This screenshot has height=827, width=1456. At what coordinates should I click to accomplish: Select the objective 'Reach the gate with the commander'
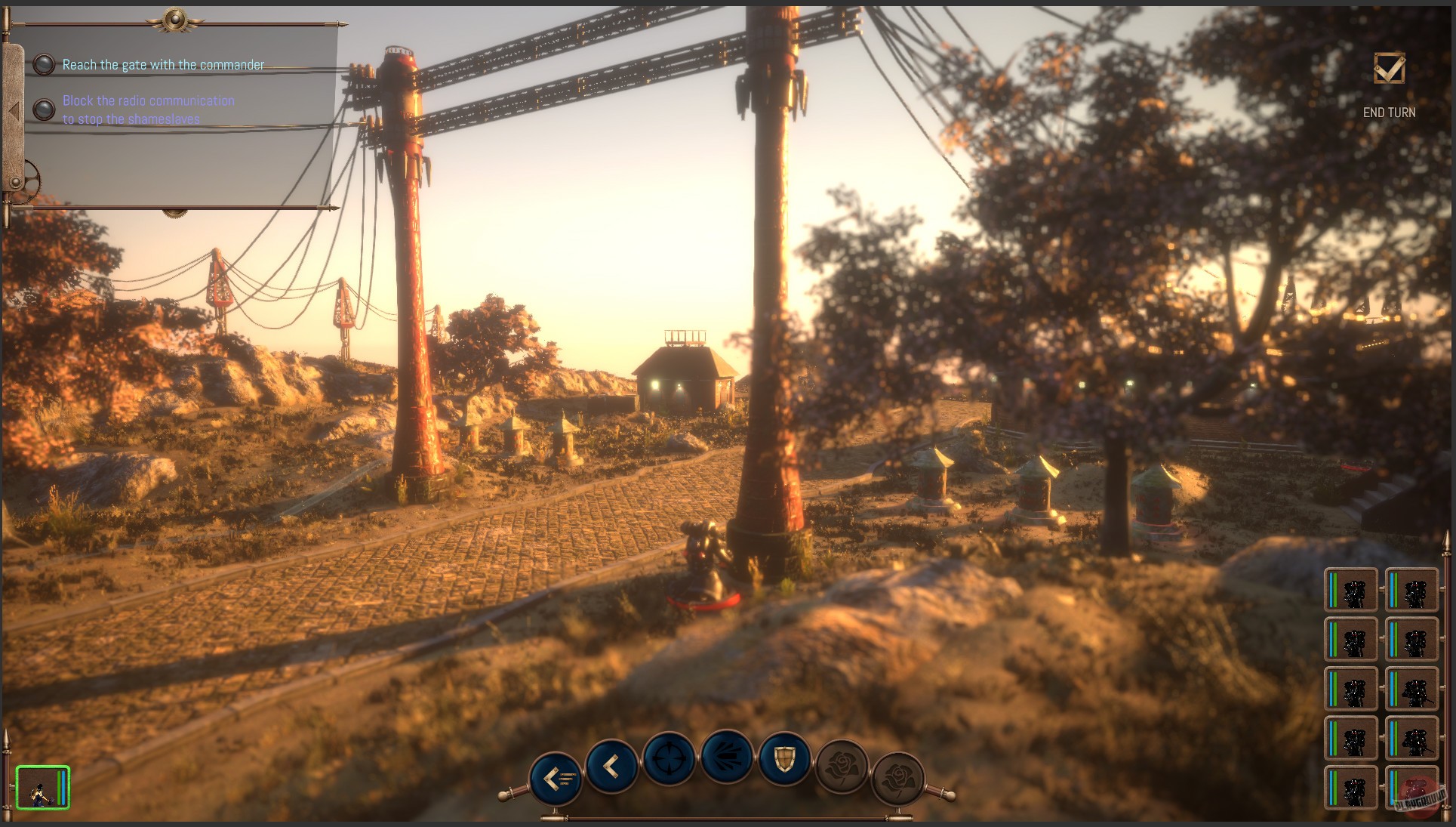(163, 65)
